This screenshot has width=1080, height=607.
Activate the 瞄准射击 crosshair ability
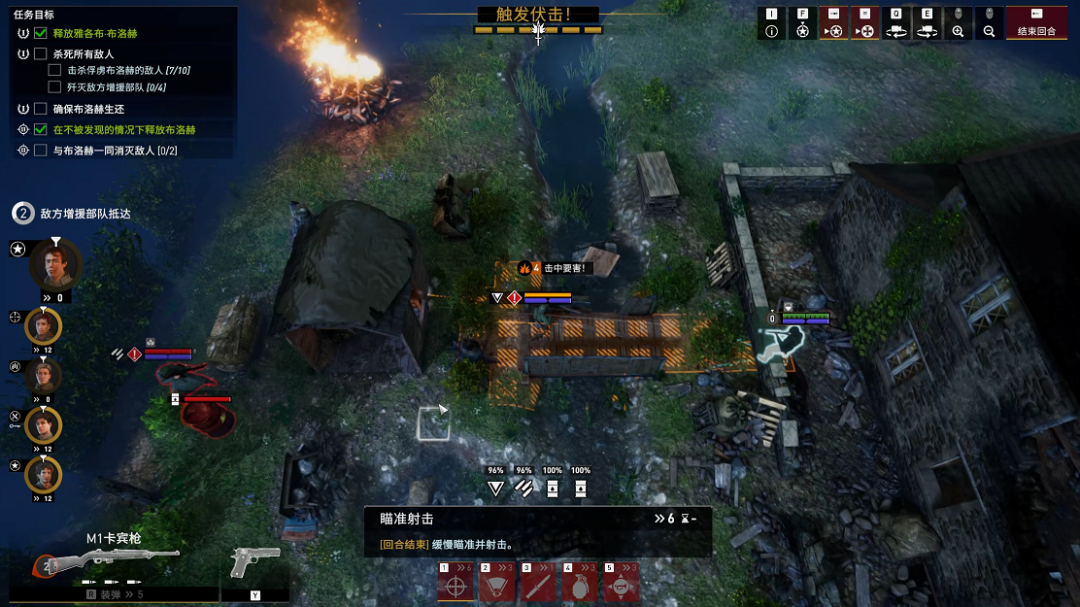coord(455,584)
